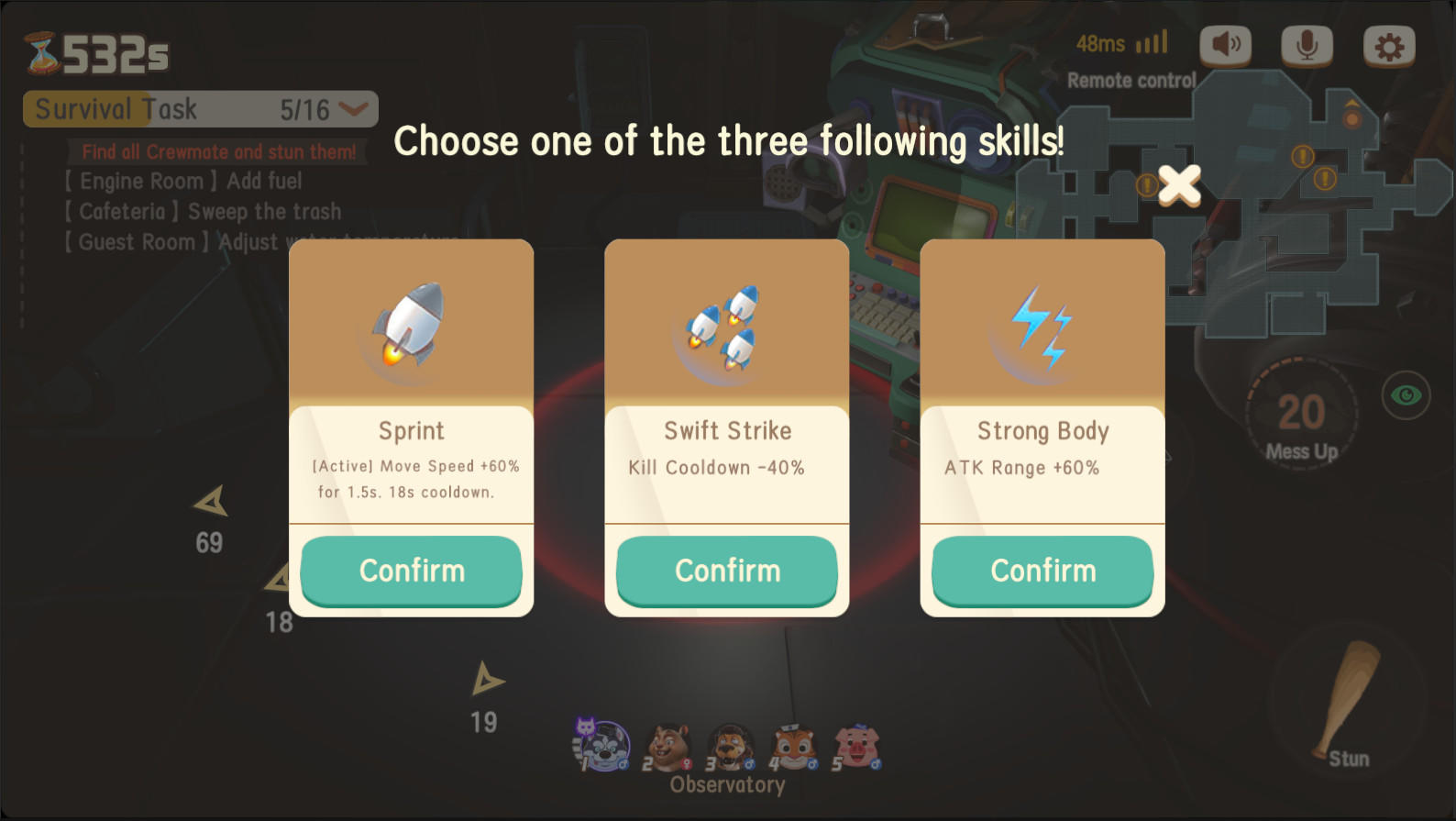Open the microphone settings
This screenshot has height=821, width=1456.
click(1306, 45)
